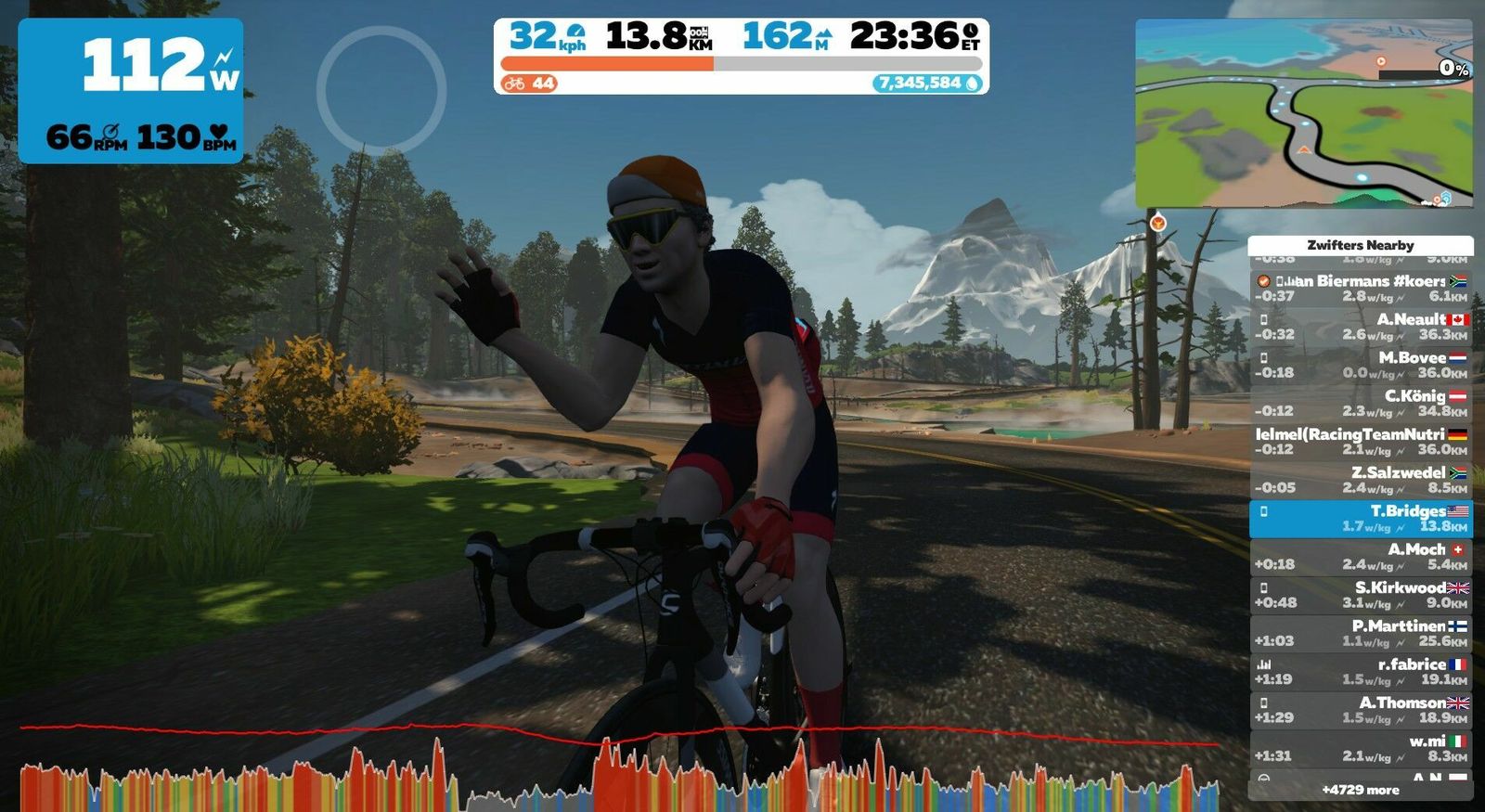Select the Biermans #koers rider row

point(1361,288)
